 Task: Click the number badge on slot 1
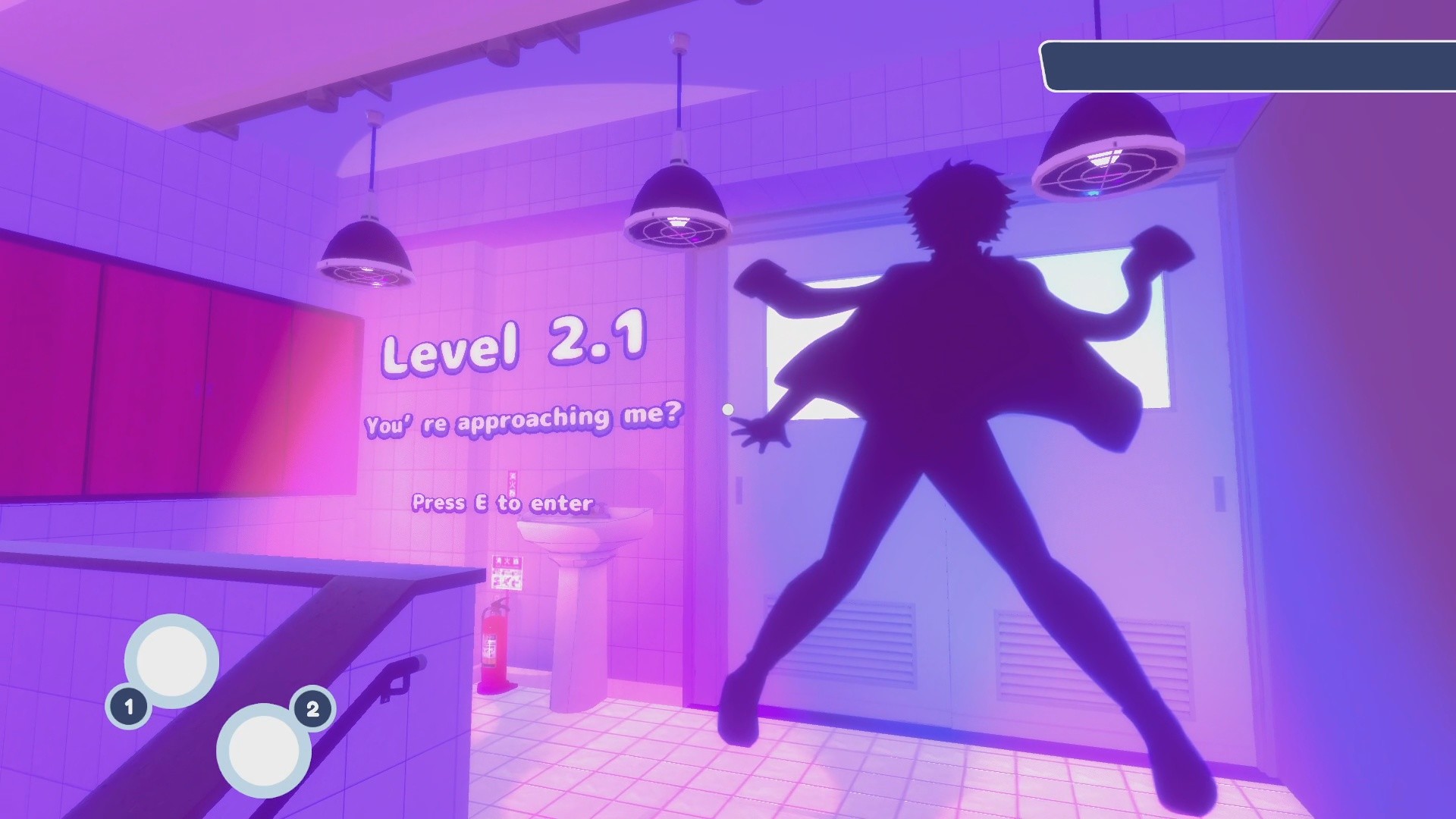[x=129, y=707]
